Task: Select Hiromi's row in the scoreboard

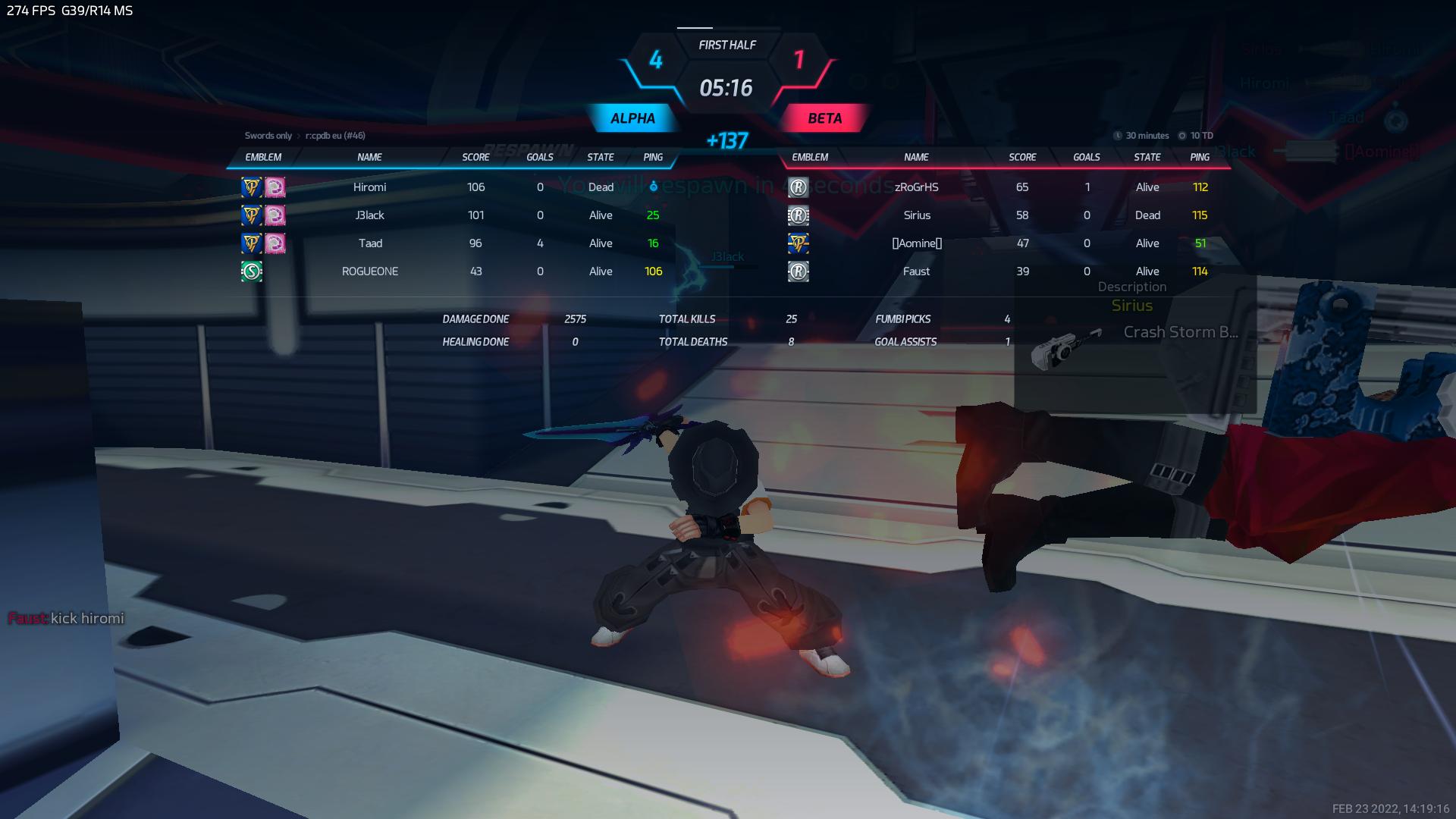Action: point(370,187)
